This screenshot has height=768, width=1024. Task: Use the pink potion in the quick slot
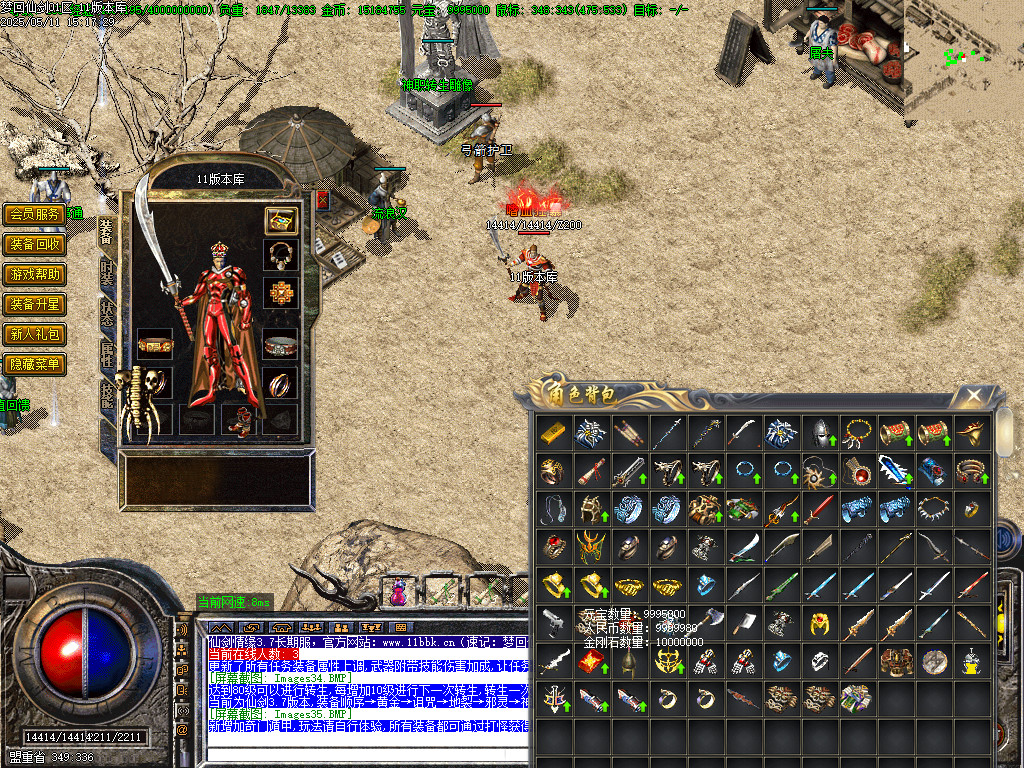click(x=399, y=592)
